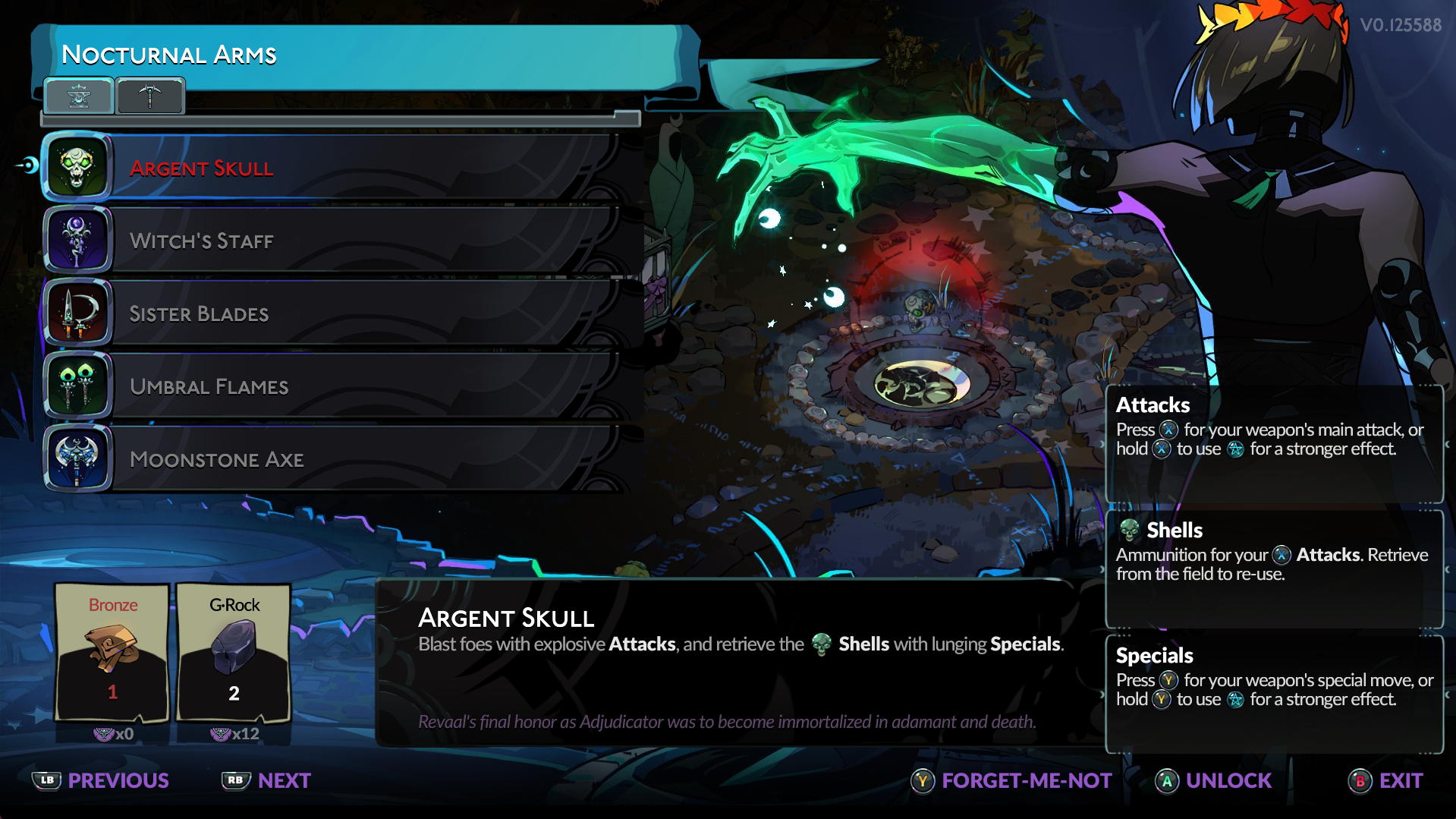1456x819 pixels.
Task: Pick the Umbral Flames weapon entry
Action: point(334,386)
